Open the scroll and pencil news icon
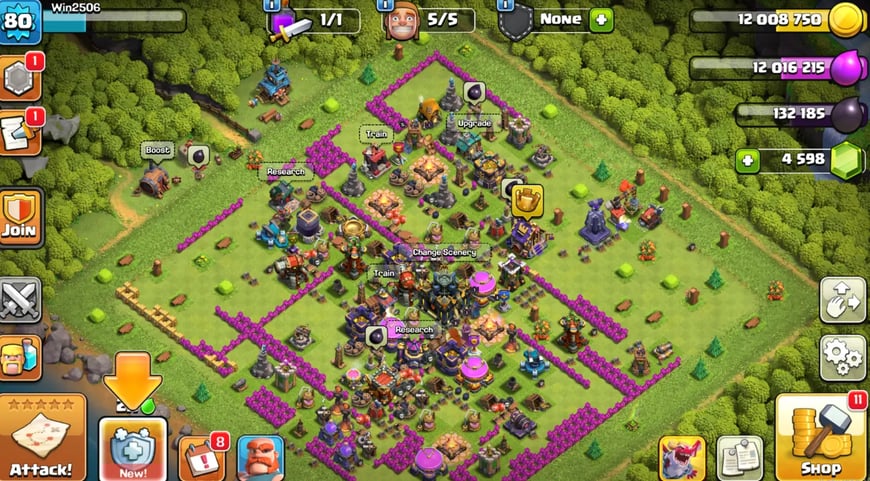The height and width of the screenshot is (481, 870). pyautogui.click(x=18, y=132)
